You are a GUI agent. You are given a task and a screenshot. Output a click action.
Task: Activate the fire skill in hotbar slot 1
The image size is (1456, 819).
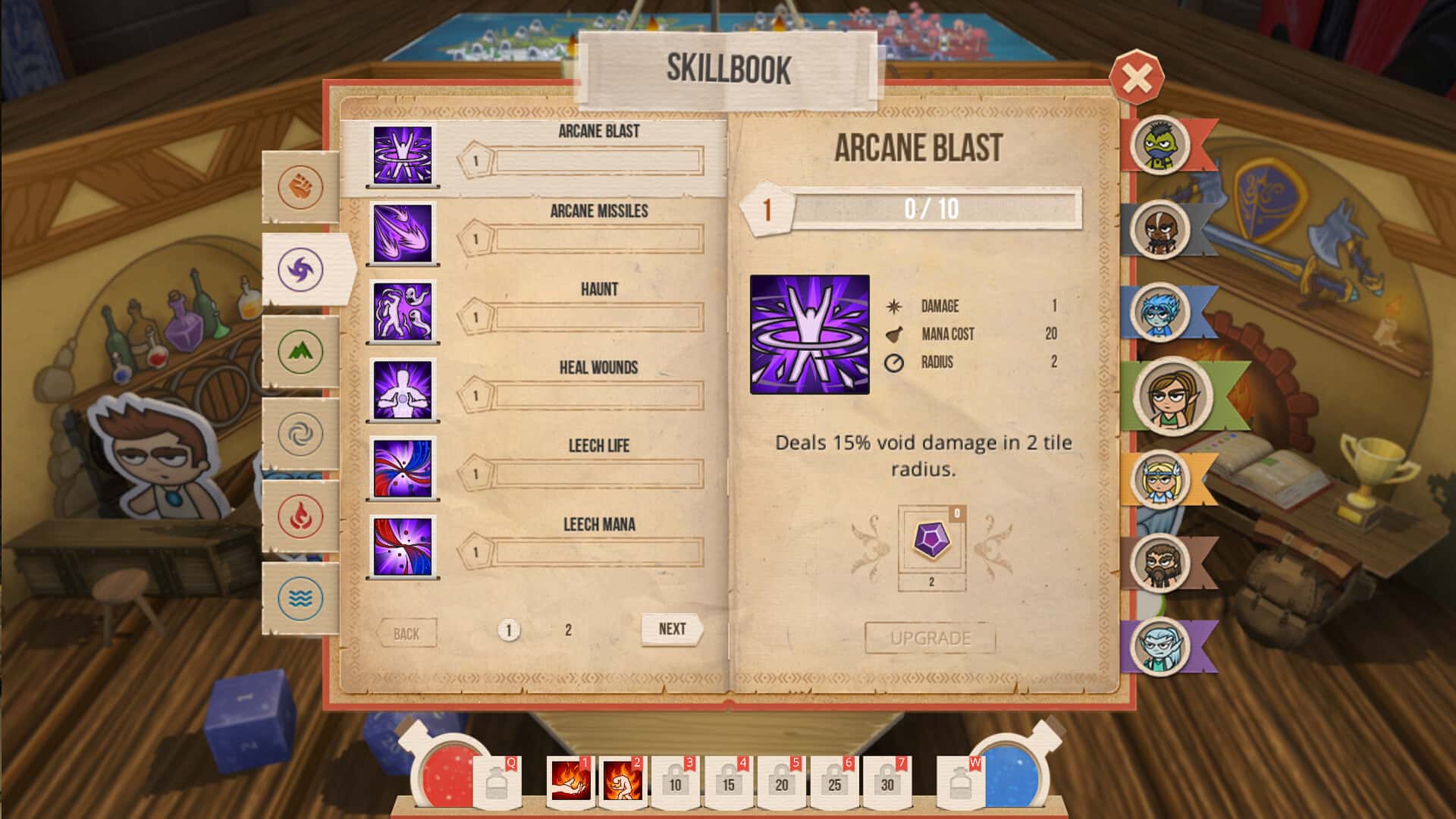570,782
